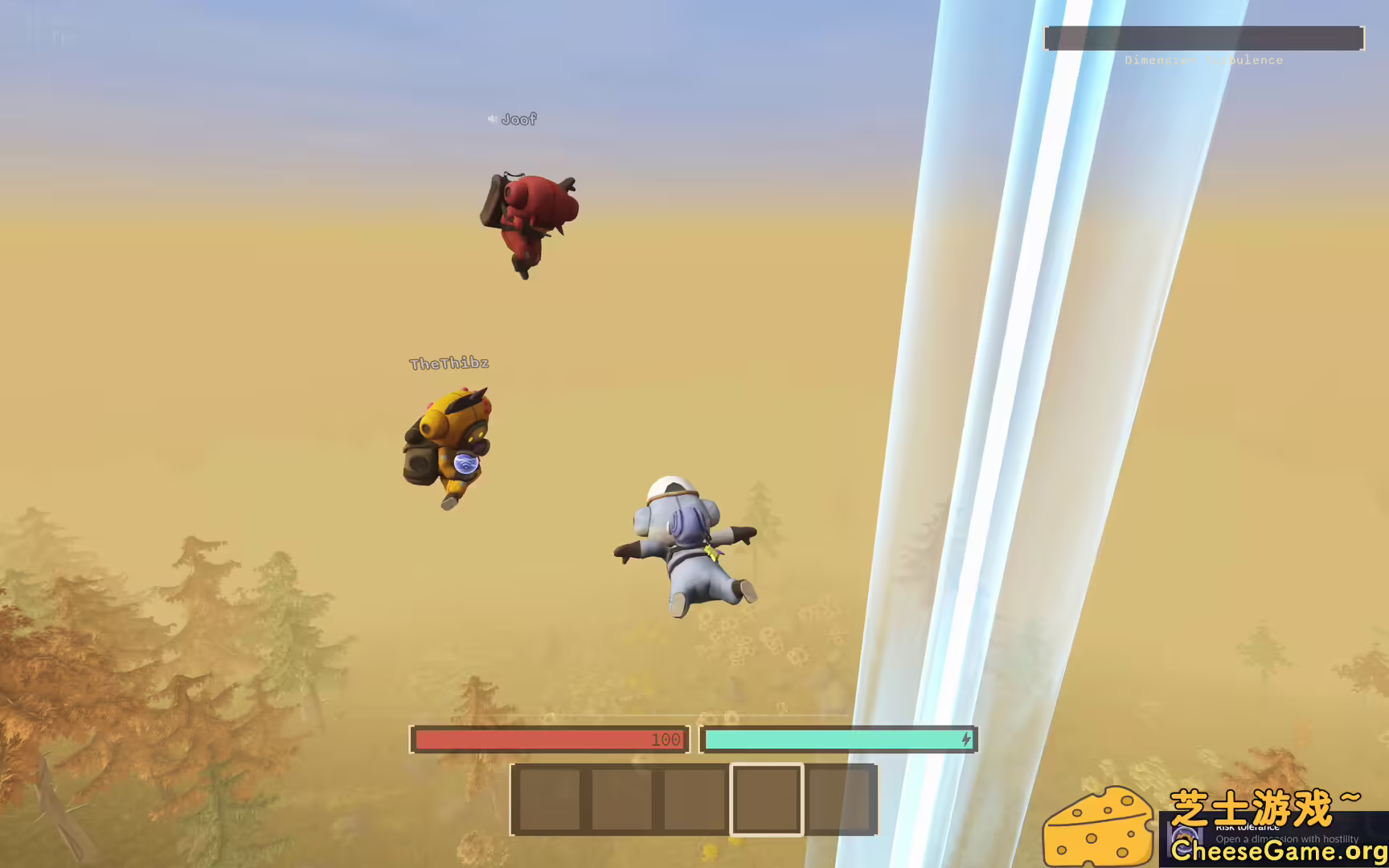Screen dimensions: 1389x868
Task: Click the red health bar showing 100
Action: (x=549, y=739)
